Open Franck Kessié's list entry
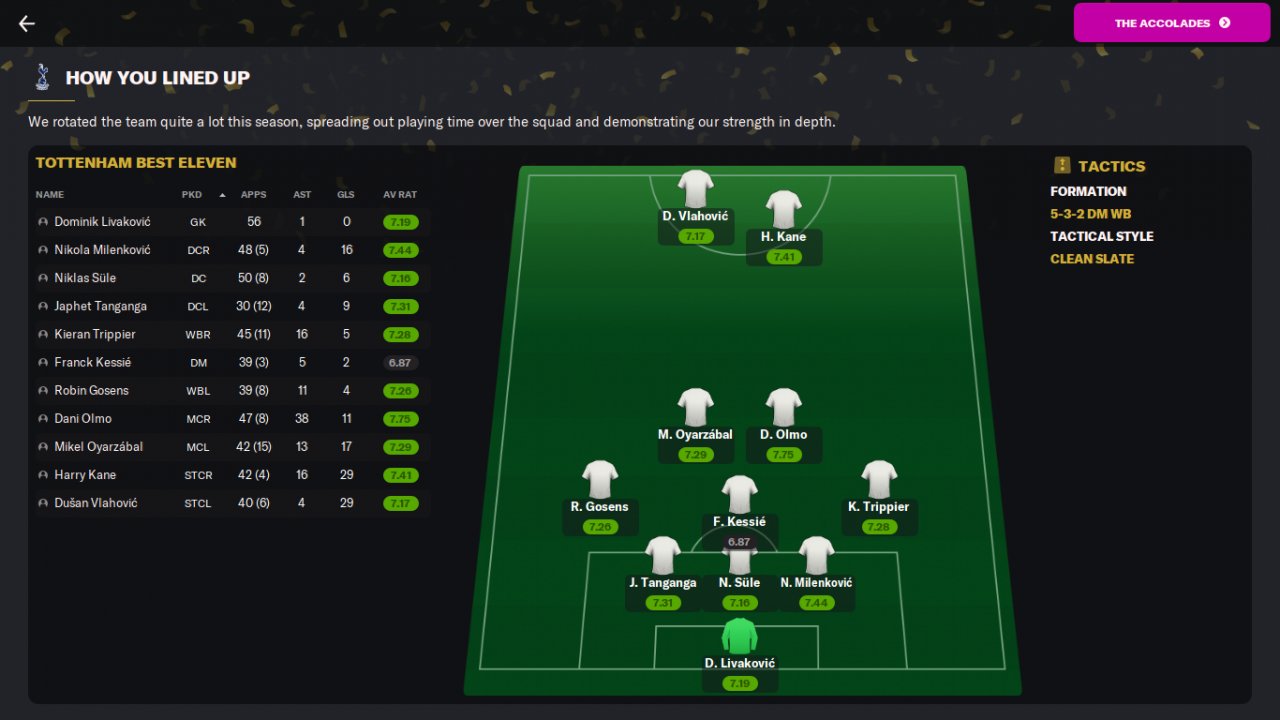 (92, 362)
